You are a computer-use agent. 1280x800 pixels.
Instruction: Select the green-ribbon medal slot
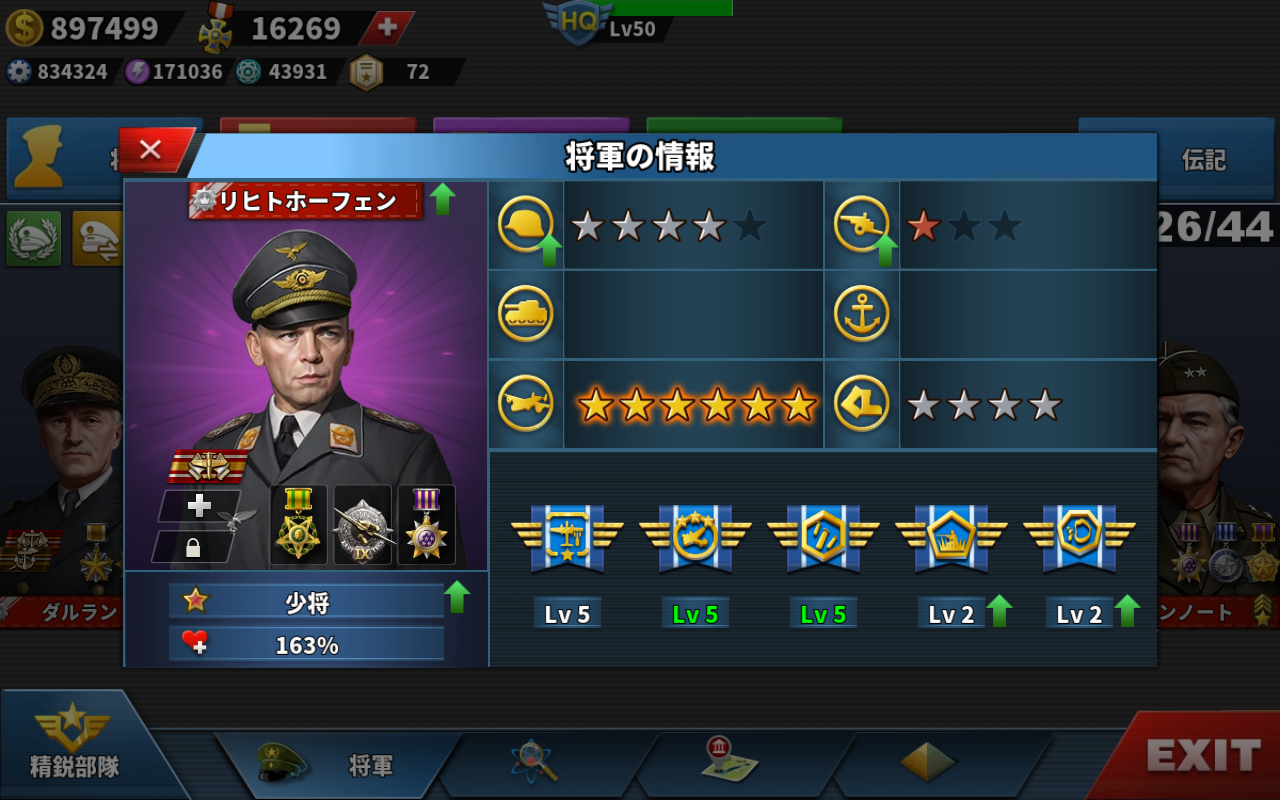pyautogui.click(x=299, y=525)
